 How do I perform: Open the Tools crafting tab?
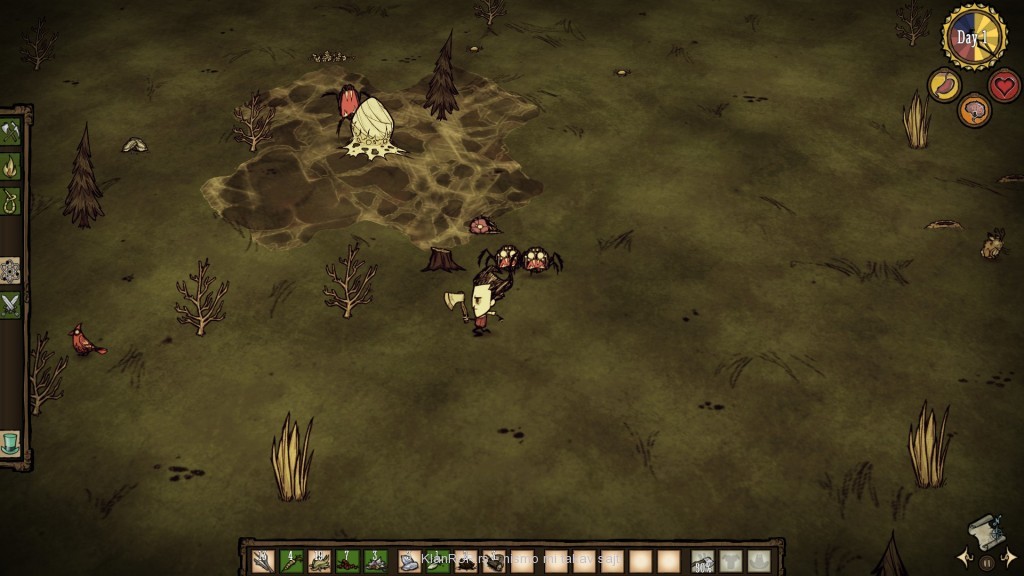pyautogui.click(x=11, y=131)
